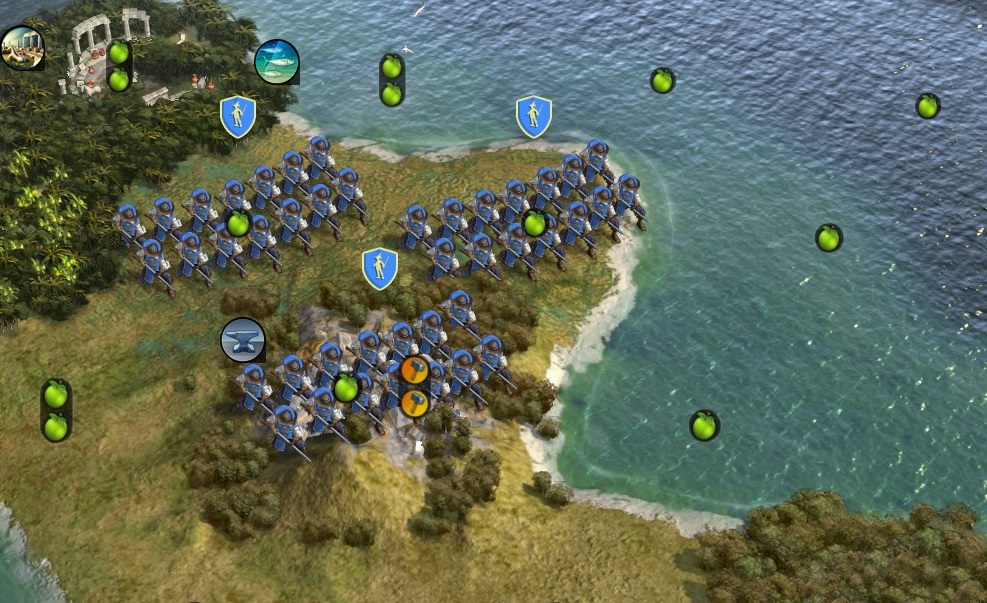Select the unit flag beside the fish icon
This screenshot has width=987, height=603.
[x=238, y=117]
